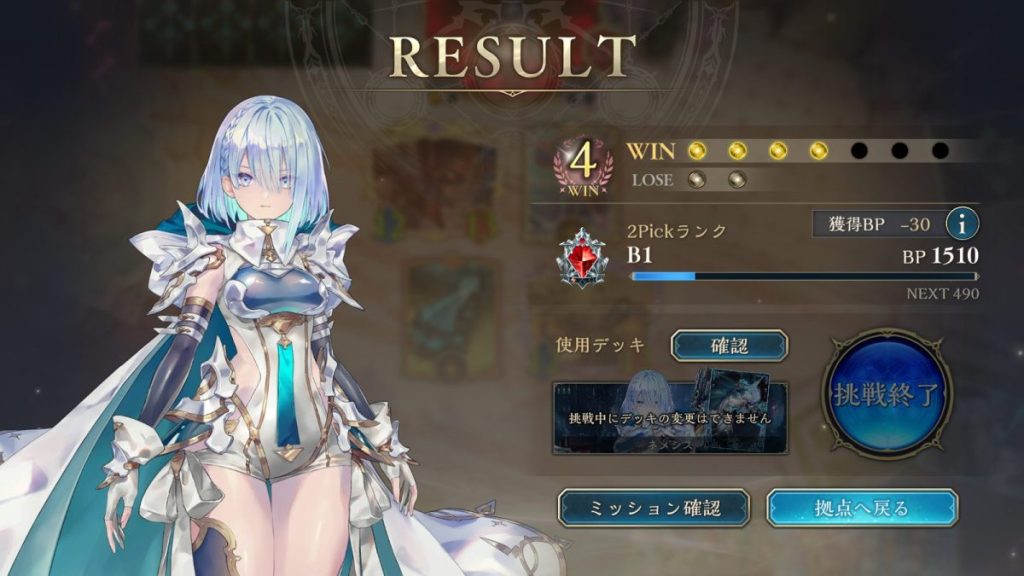Image resolution: width=1024 pixels, height=576 pixels.
Task: Show BP info with the i icon
Action: point(963,224)
